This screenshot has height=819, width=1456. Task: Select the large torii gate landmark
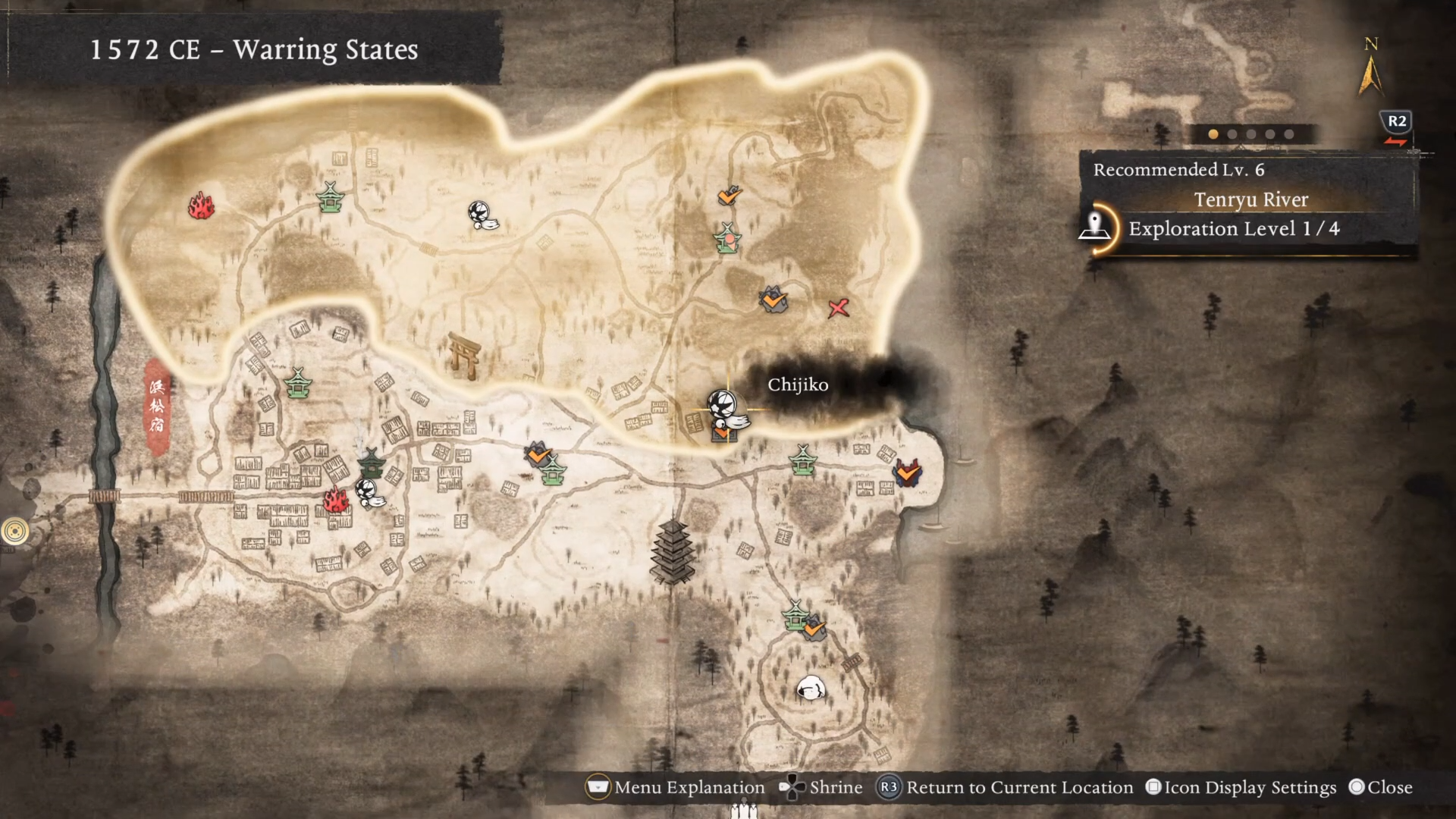point(463,355)
